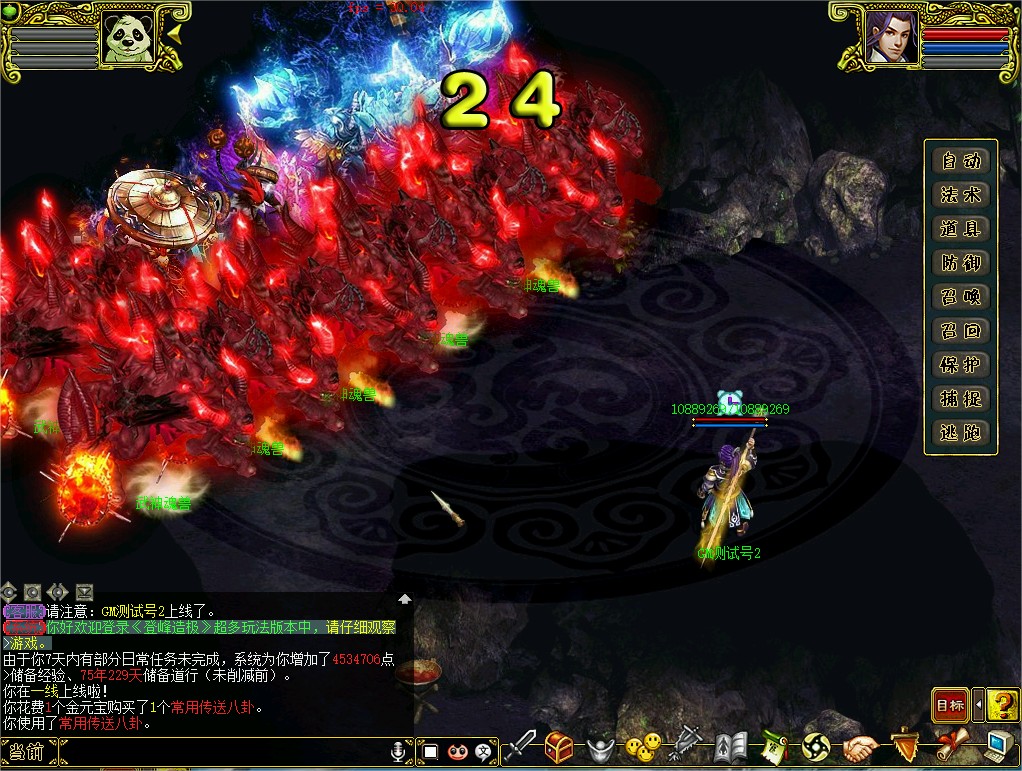Open the smiley faces friends icon
This screenshot has height=771, width=1022.
pyautogui.click(x=642, y=746)
